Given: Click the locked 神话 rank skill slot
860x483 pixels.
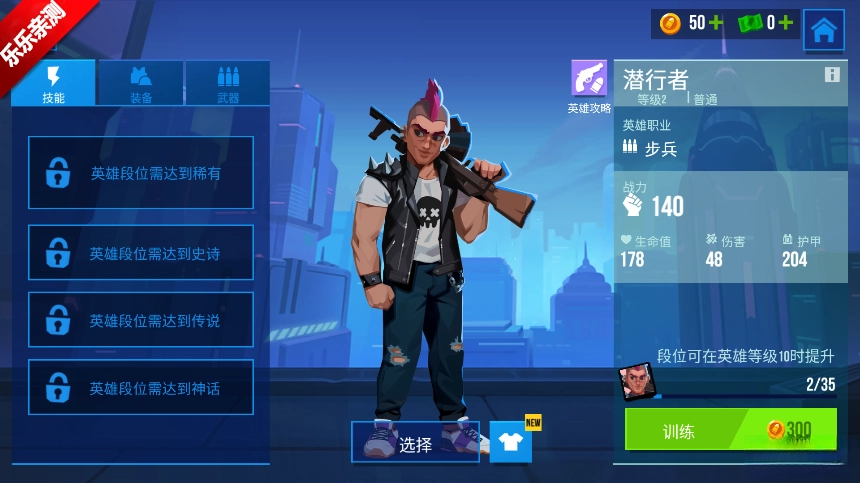Looking at the screenshot, I should (141, 387).
